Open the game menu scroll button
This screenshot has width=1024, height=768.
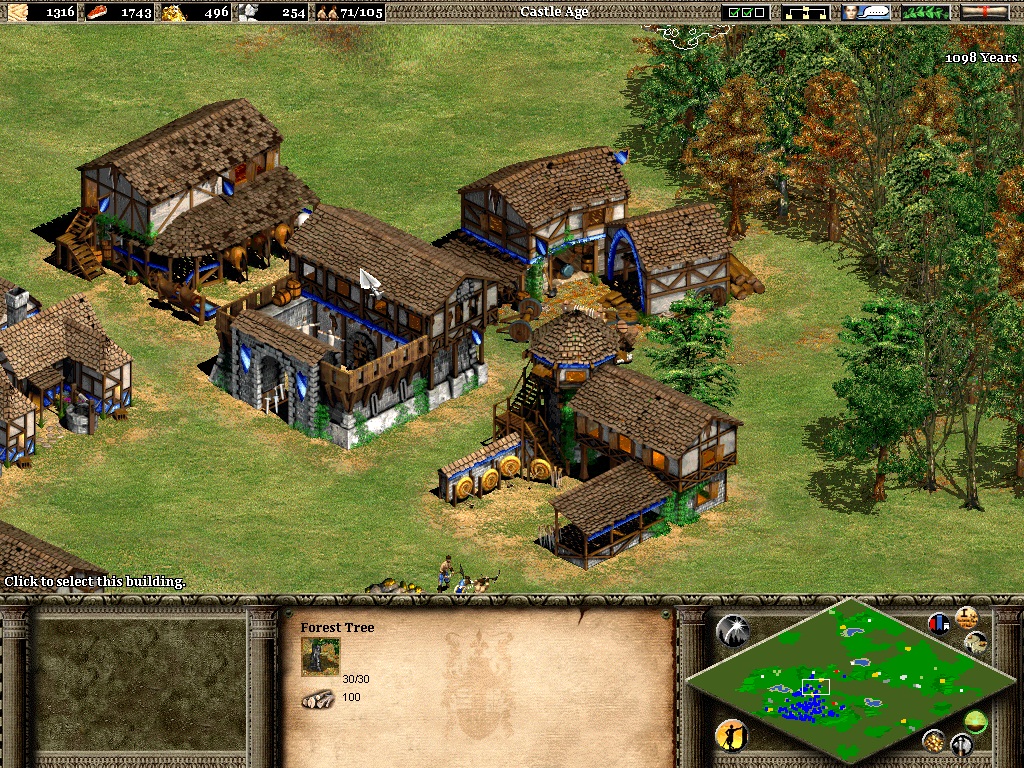click(x=984, y=12)
